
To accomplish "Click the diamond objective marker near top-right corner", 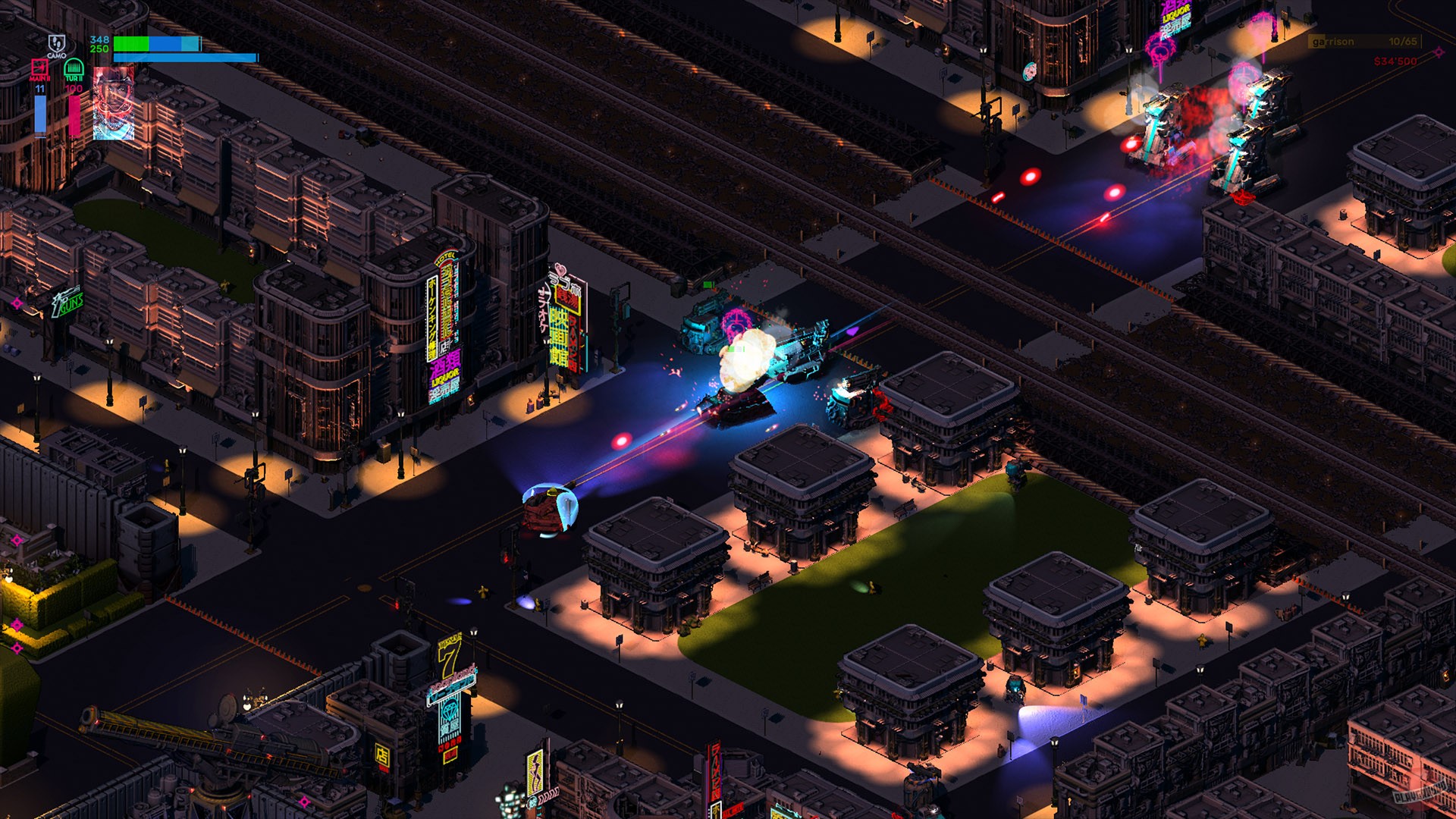I will pos(1439,53).
